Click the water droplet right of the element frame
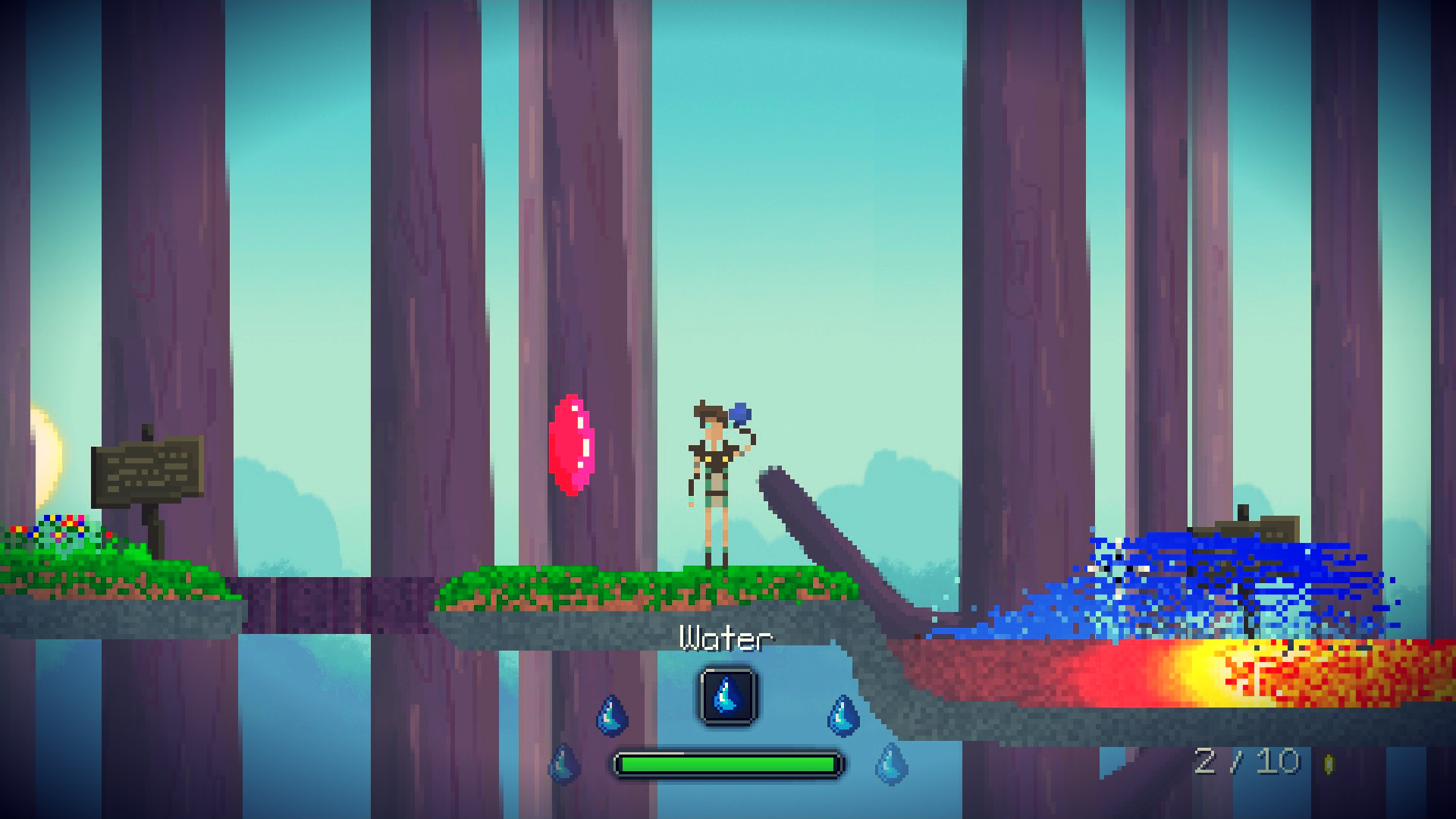 [x=842, y=716]
